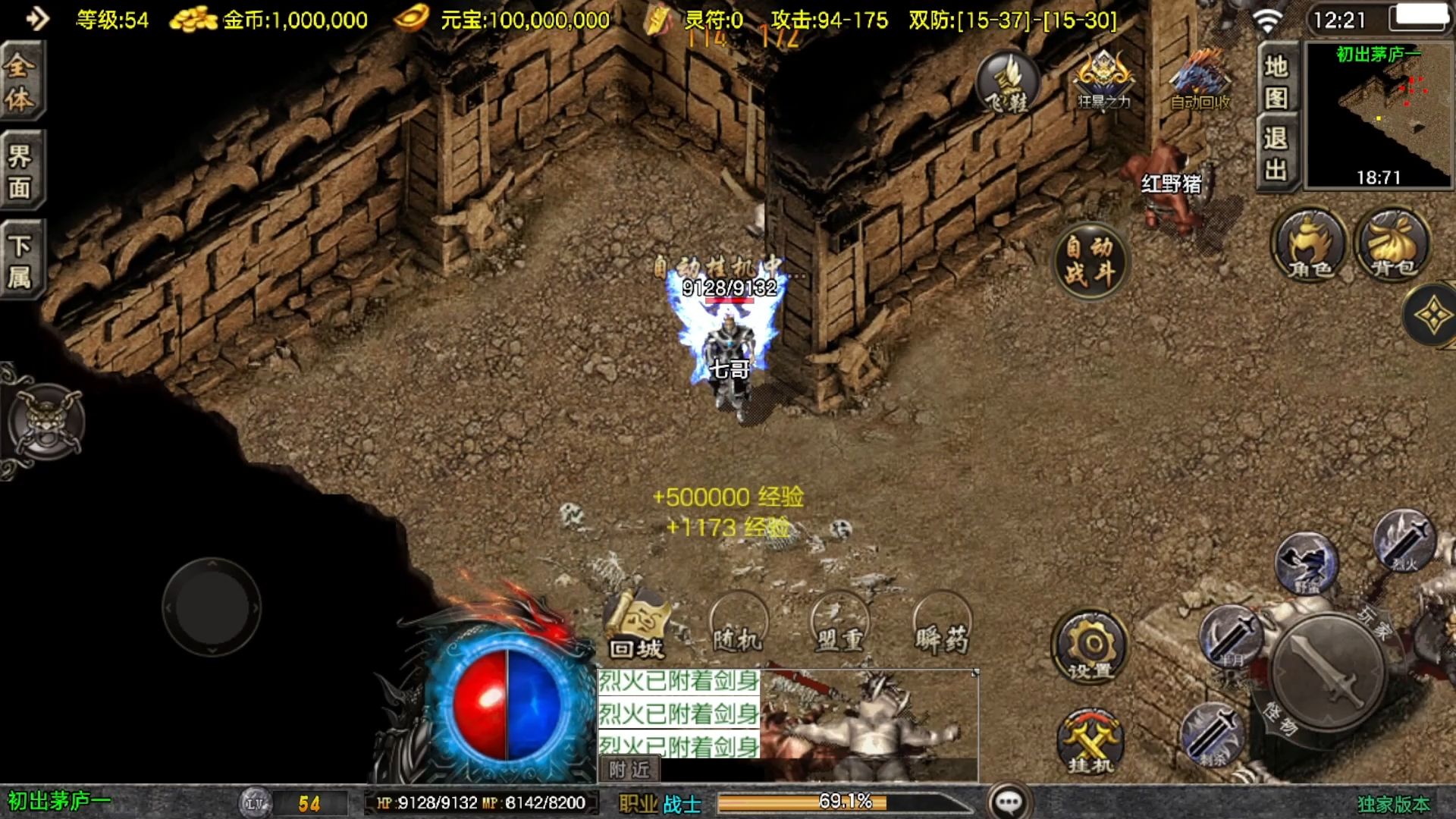Screen dimensions: 1456x819
Task: Toggle 自动战斗 auto battle
Action: tap(1090, 260)
